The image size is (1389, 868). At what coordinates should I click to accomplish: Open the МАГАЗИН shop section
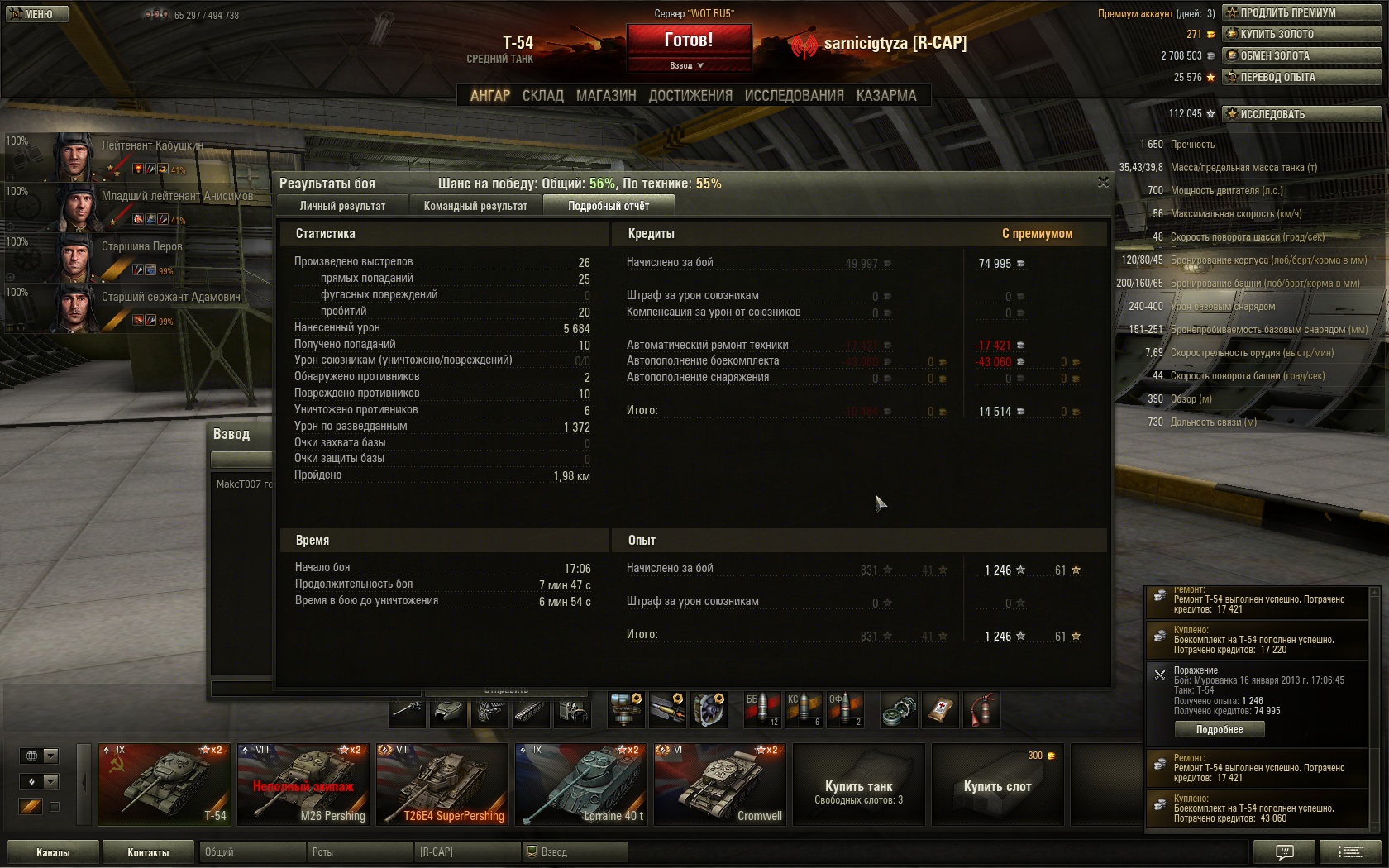point(606,96)
